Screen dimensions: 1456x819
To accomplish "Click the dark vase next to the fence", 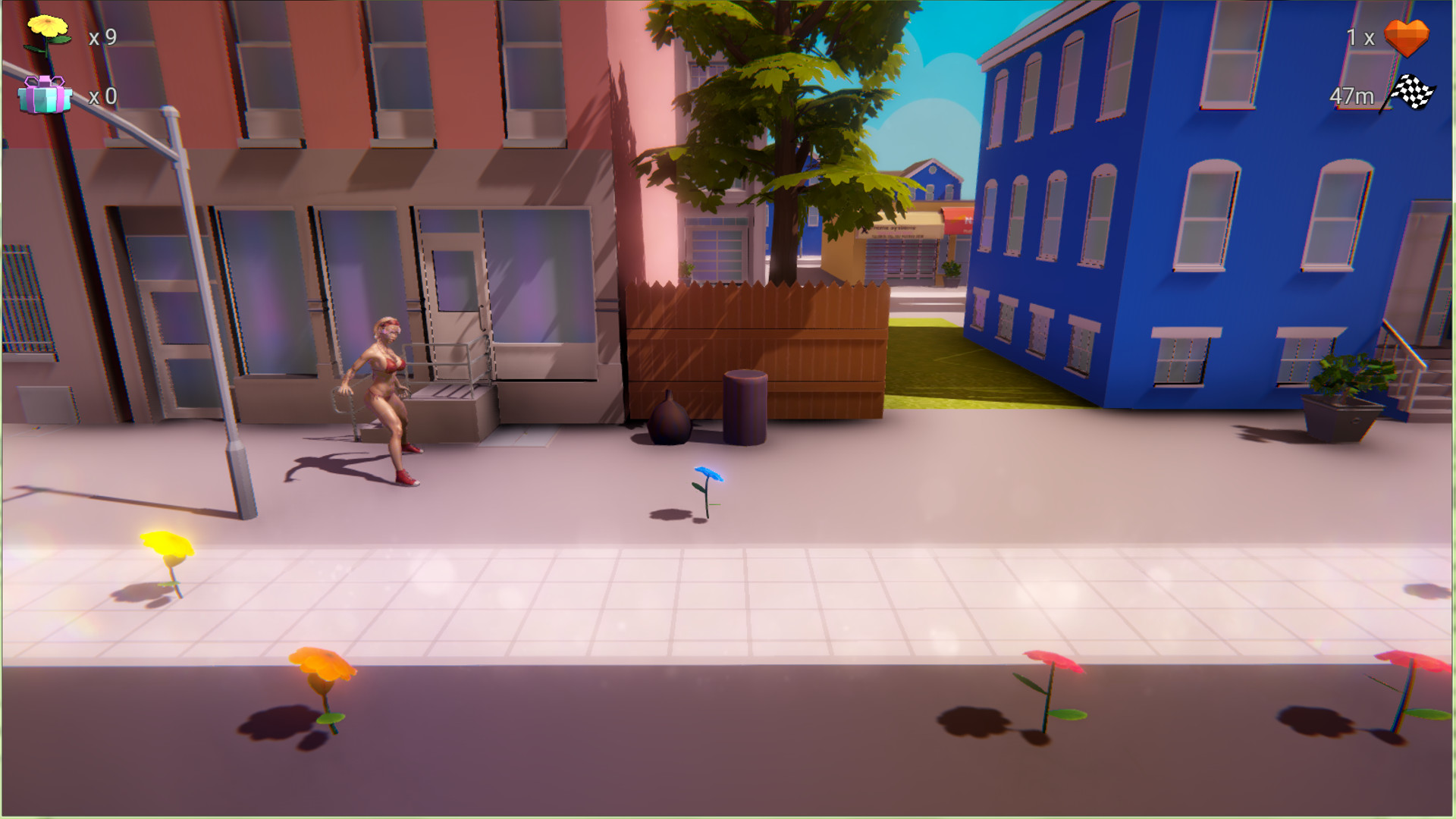I will [670, 421].
